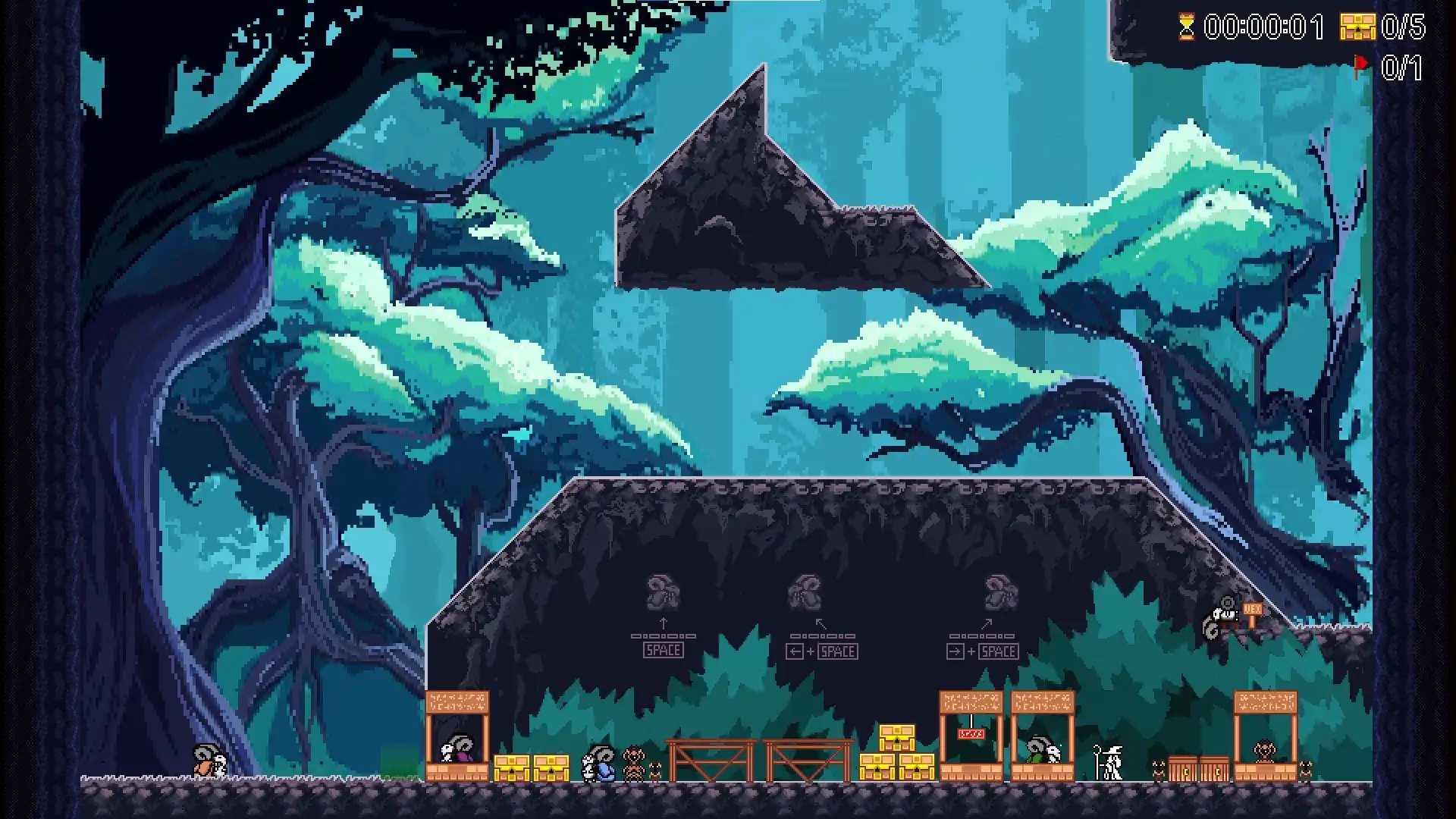Screen dimensions: 1456x819
Task: Click the treasure chest counter icon in the HUD
Action: click(x=1357, y=27)
